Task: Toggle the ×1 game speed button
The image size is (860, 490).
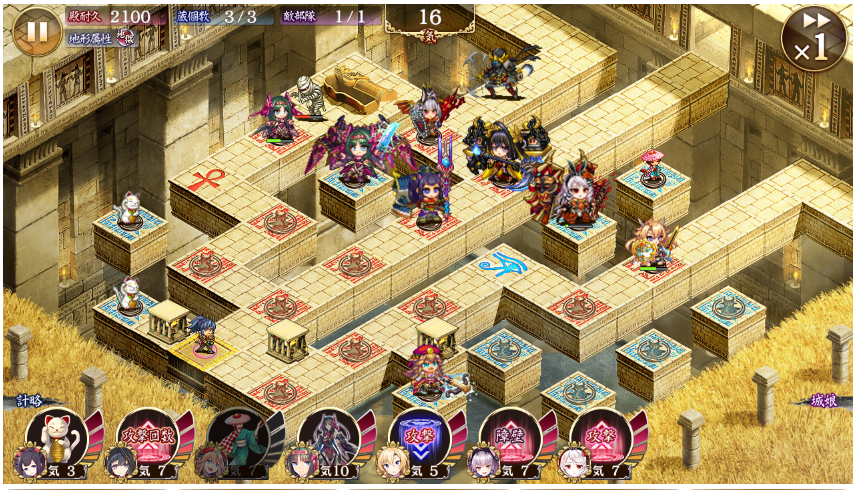Action: (814, 40)
